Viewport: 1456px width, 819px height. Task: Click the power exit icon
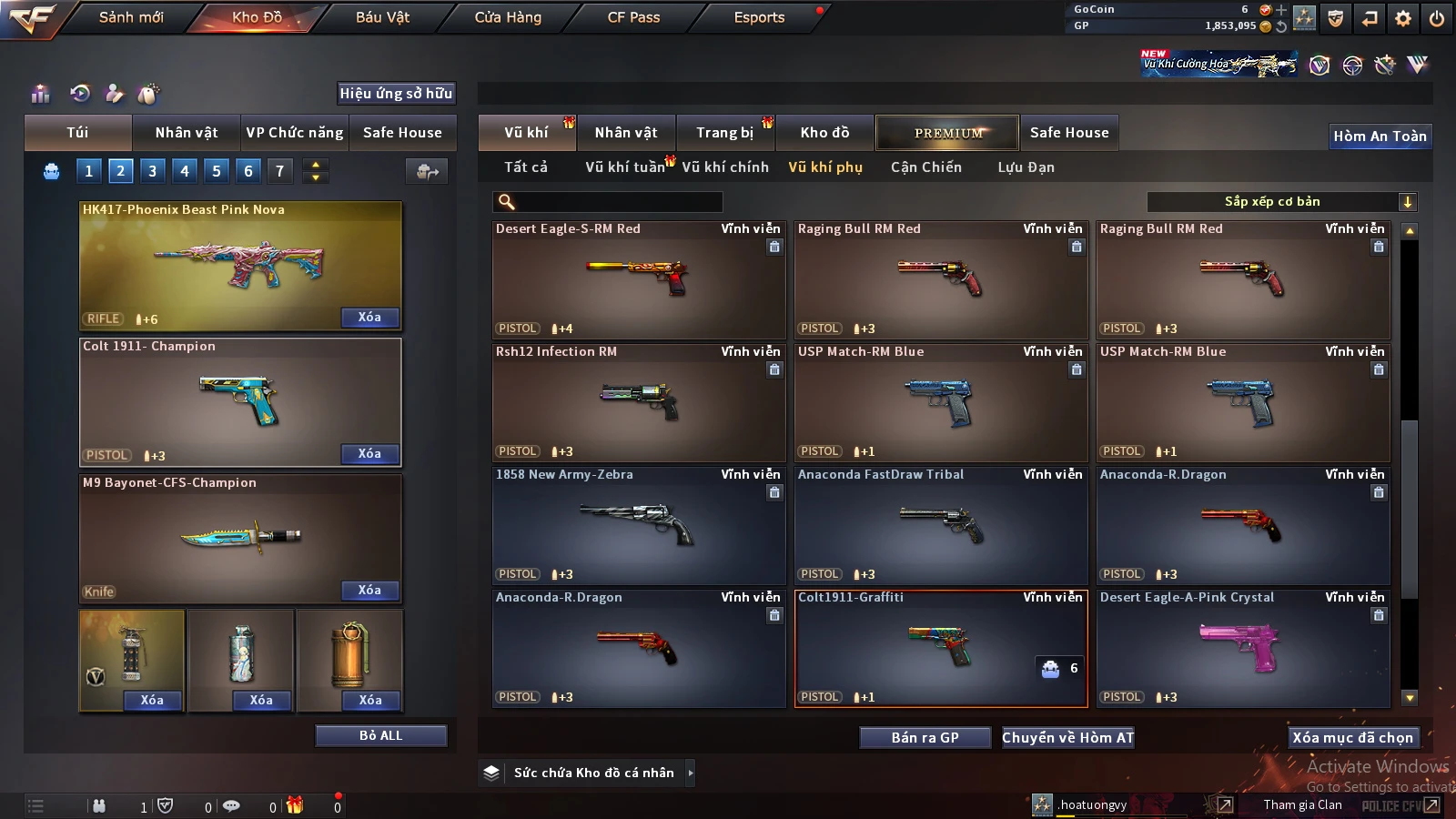click(1437, 18)
